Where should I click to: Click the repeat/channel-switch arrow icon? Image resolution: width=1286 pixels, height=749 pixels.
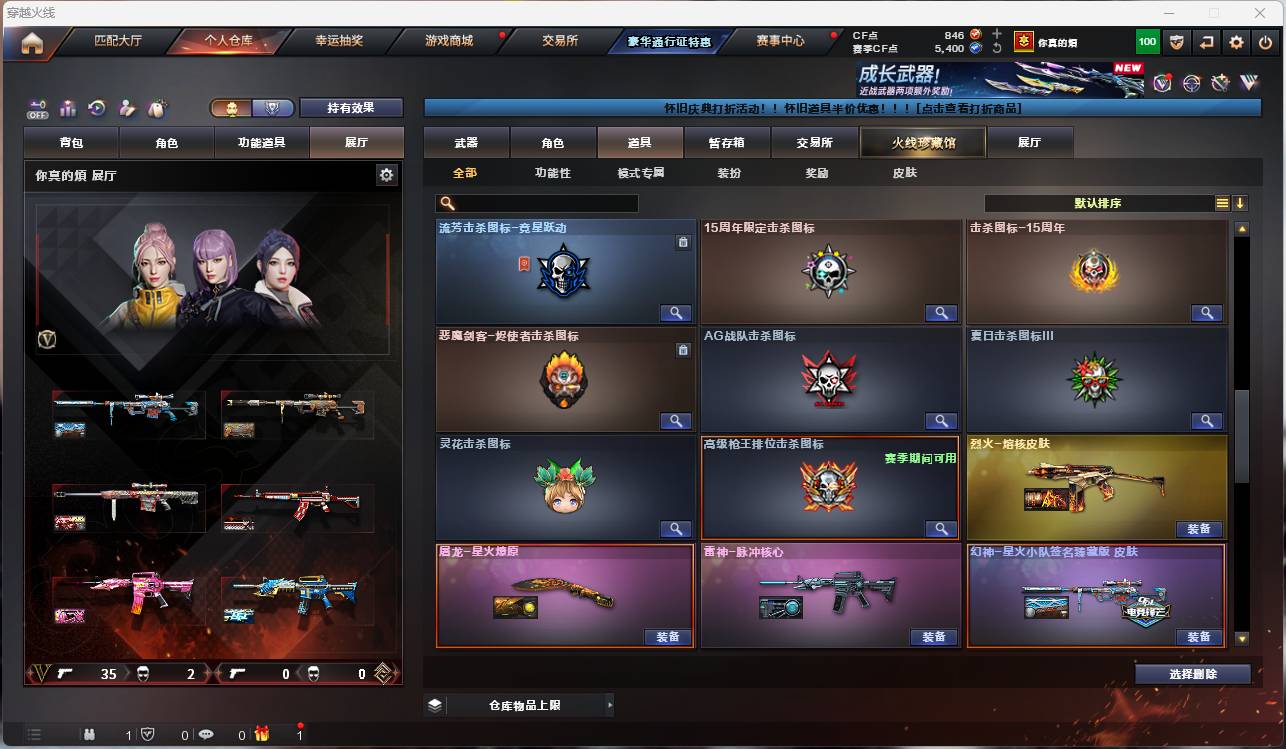point(1207,42)
